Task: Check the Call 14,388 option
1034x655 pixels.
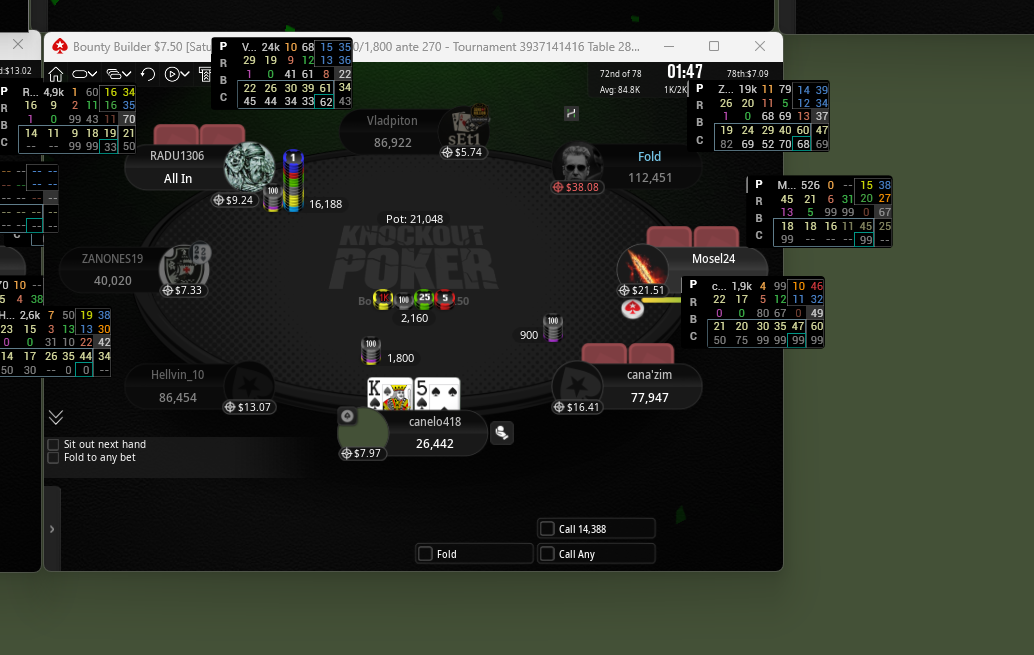Action: tap(547, 529)
